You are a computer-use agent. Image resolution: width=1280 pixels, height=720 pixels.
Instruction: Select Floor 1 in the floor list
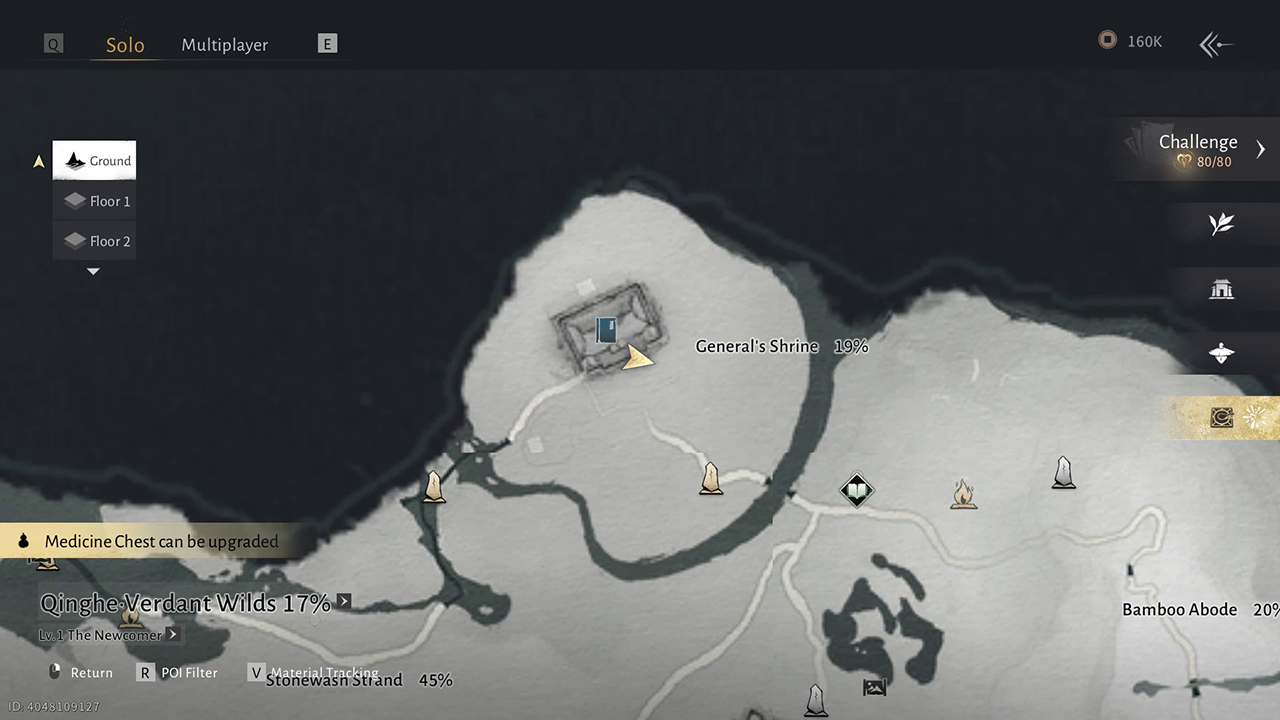click(x=95, y=201)
